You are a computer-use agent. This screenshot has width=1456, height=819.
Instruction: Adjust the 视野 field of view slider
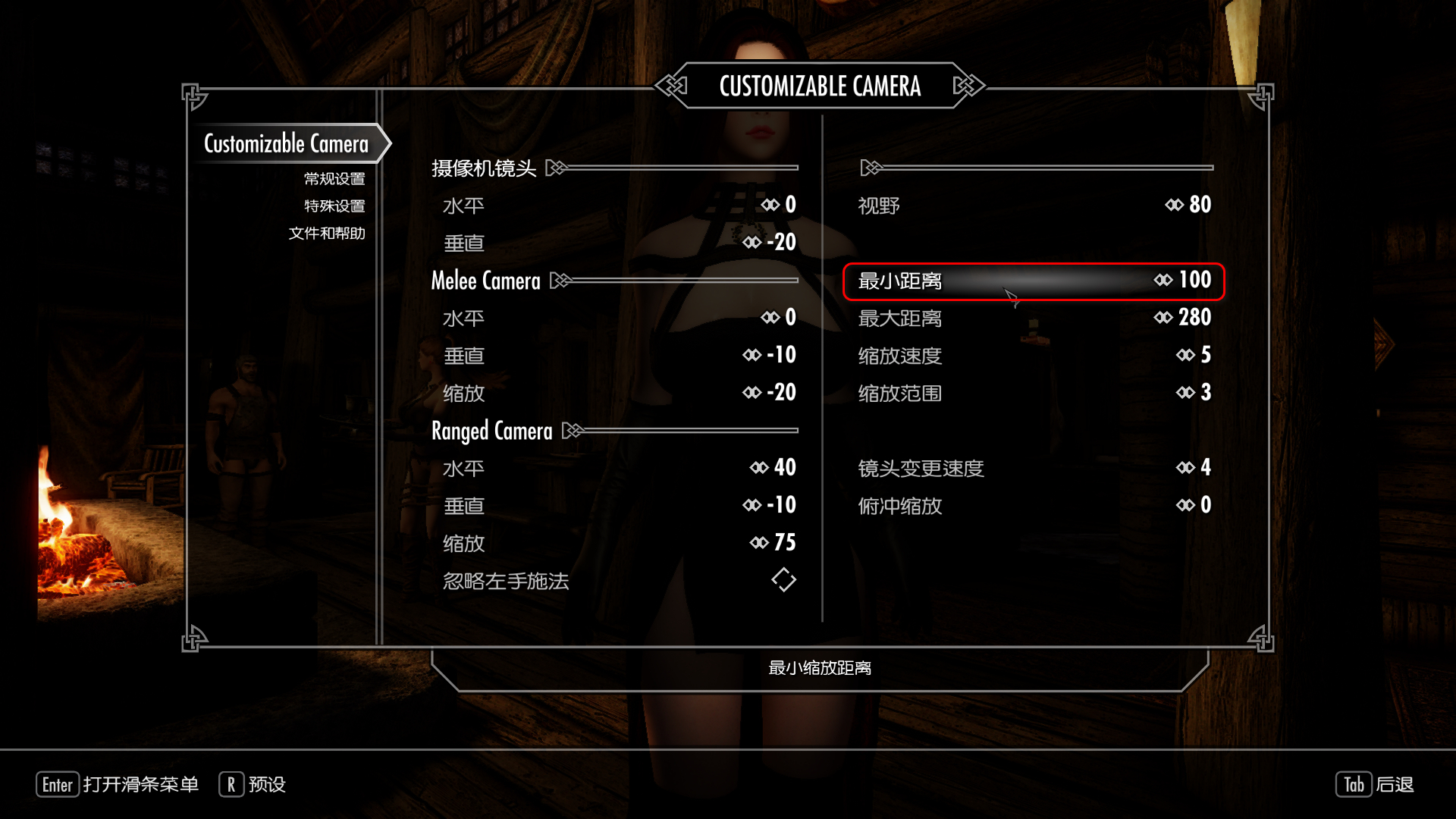(x=1034, y=206)
